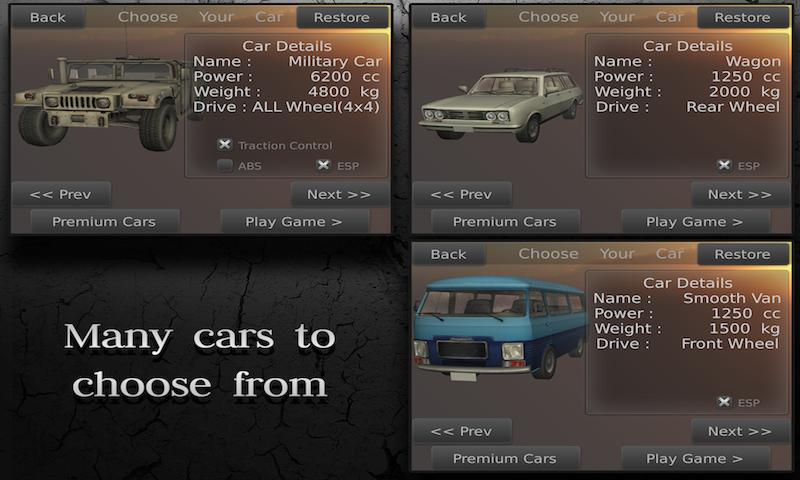
Task: Click Restore in the Military Car panel
Action: (342, 17)
